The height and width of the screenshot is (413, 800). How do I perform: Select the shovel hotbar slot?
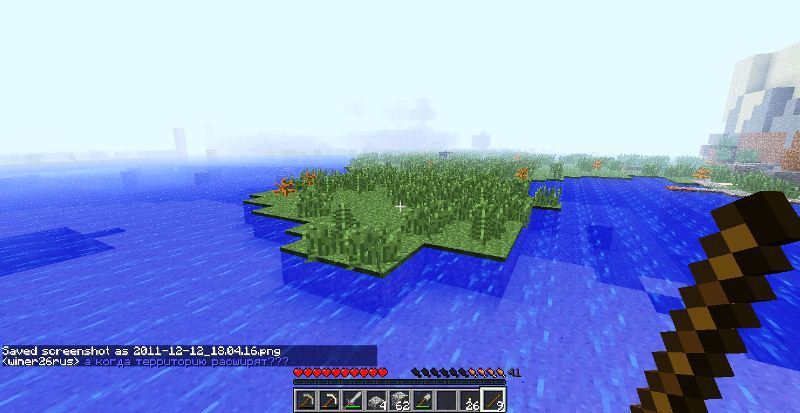[425, 400]
